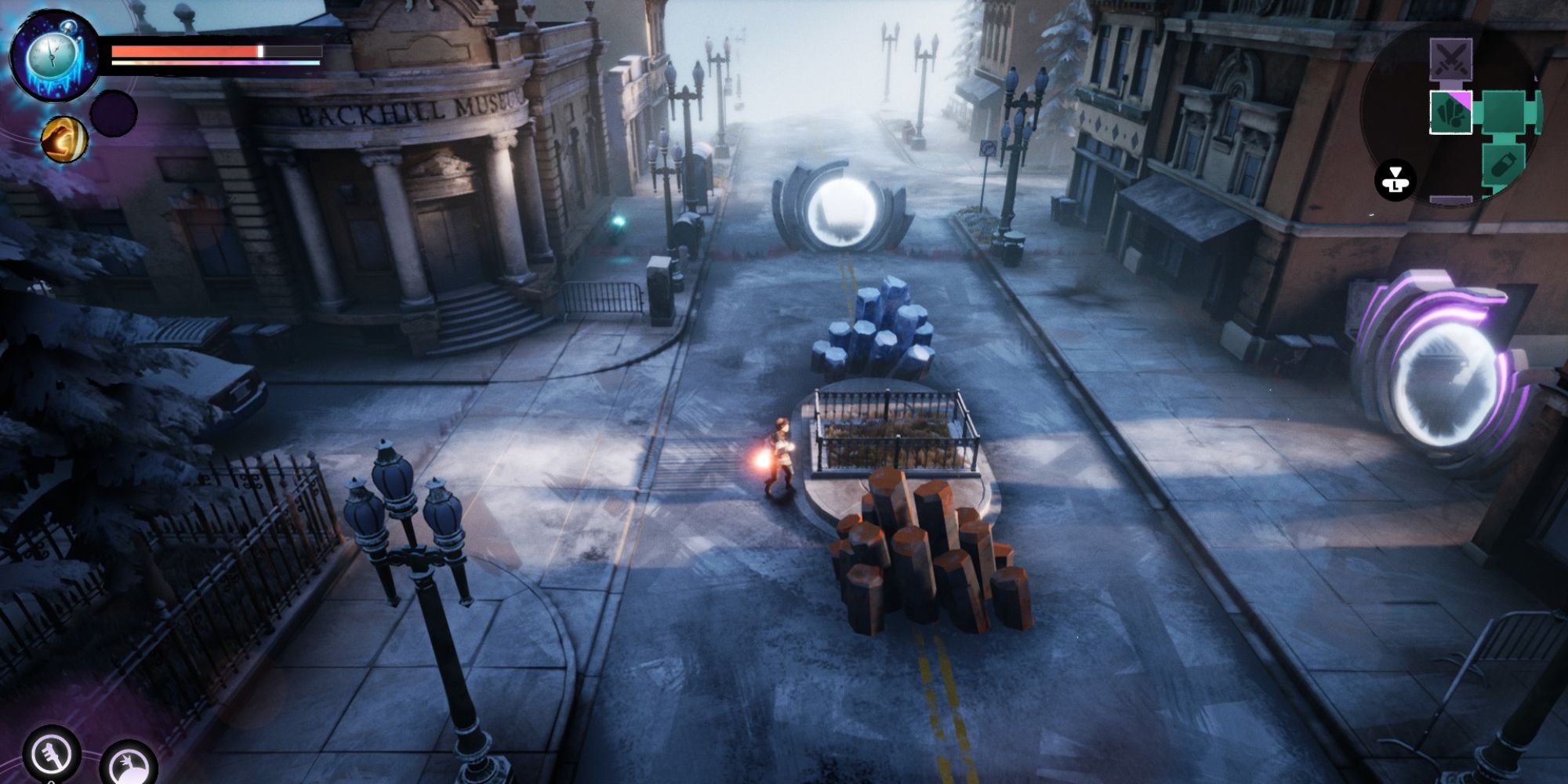Viewport: 1568px width, 784px height.
Task: Select the key item icon
Action: click(x=50, y=754)
